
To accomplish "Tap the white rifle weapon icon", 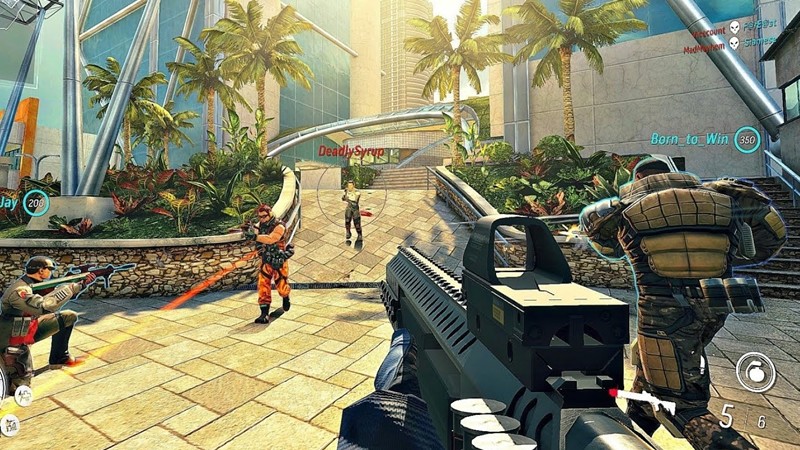I will [644, 399].
